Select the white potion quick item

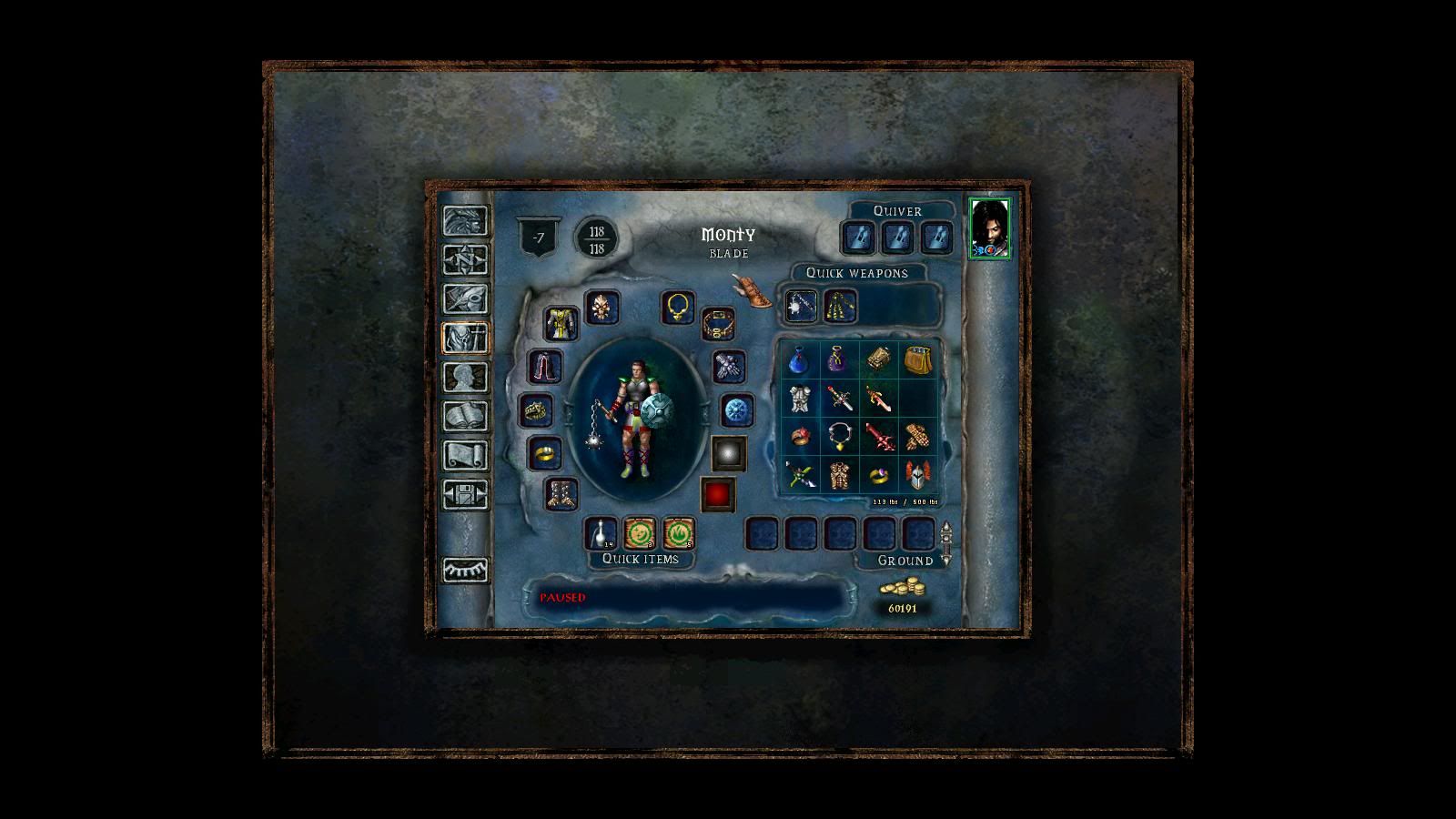point(601,533)
